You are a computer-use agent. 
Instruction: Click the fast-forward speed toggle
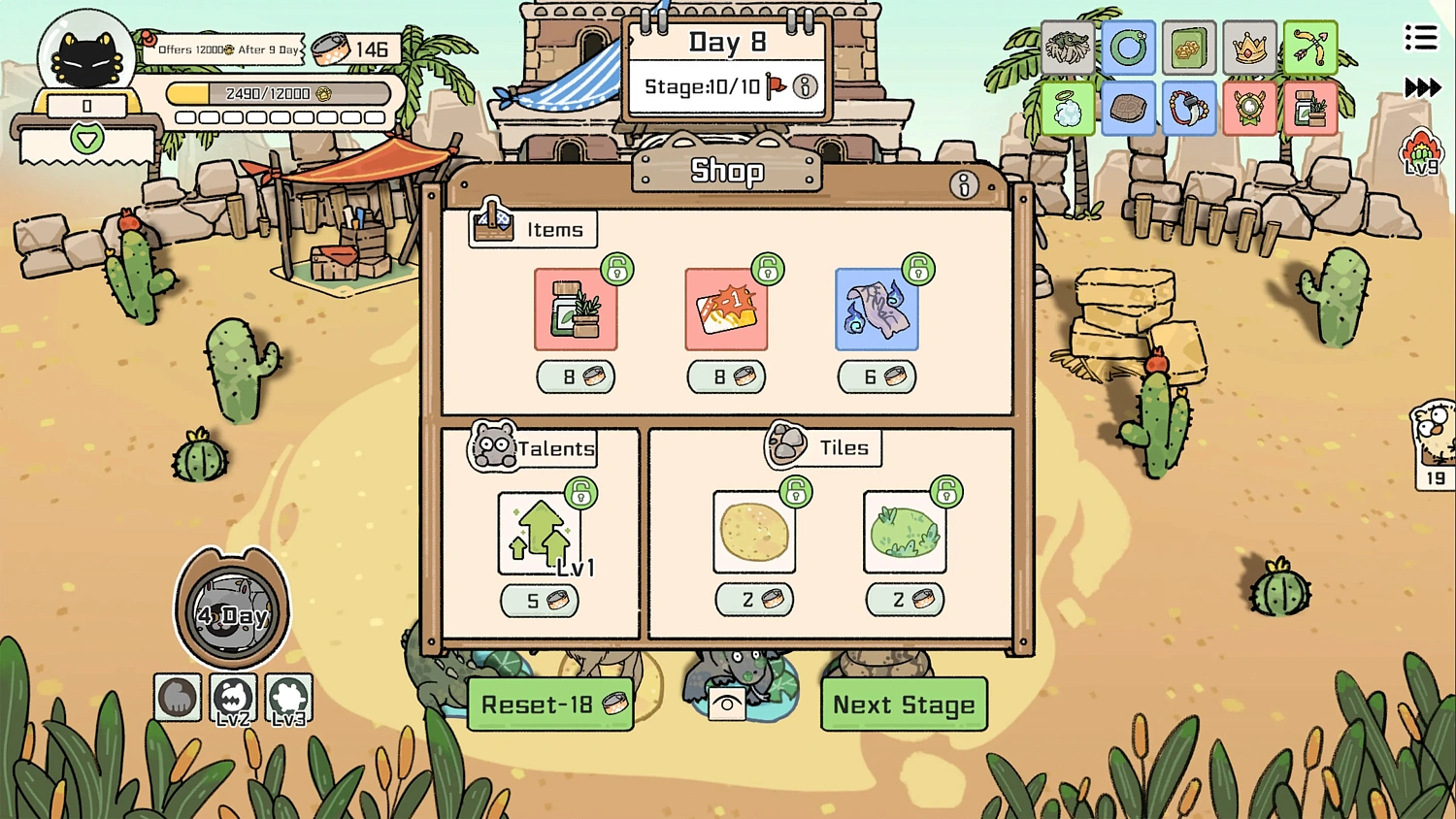point(1422,87)
